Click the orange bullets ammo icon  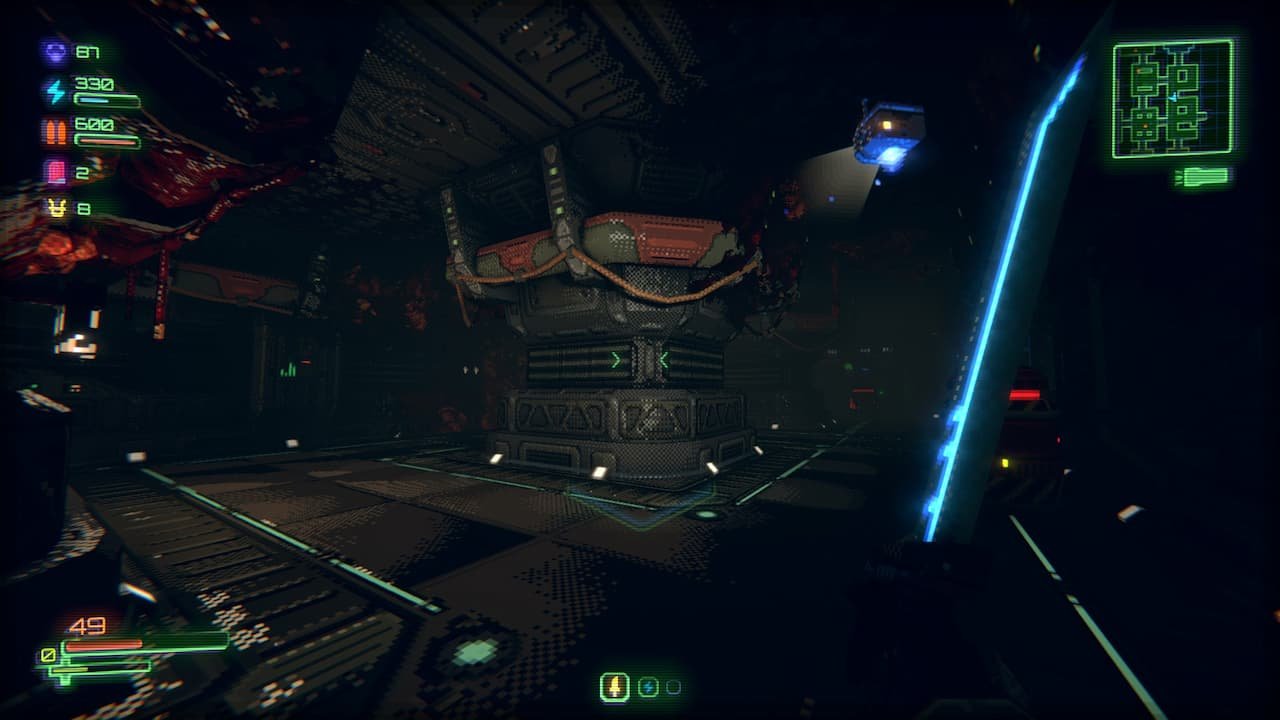(x=54, y=131)
